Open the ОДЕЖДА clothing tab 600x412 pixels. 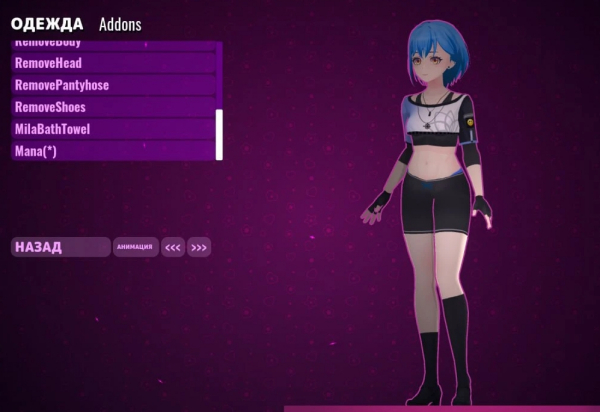[x=47, y=24]
